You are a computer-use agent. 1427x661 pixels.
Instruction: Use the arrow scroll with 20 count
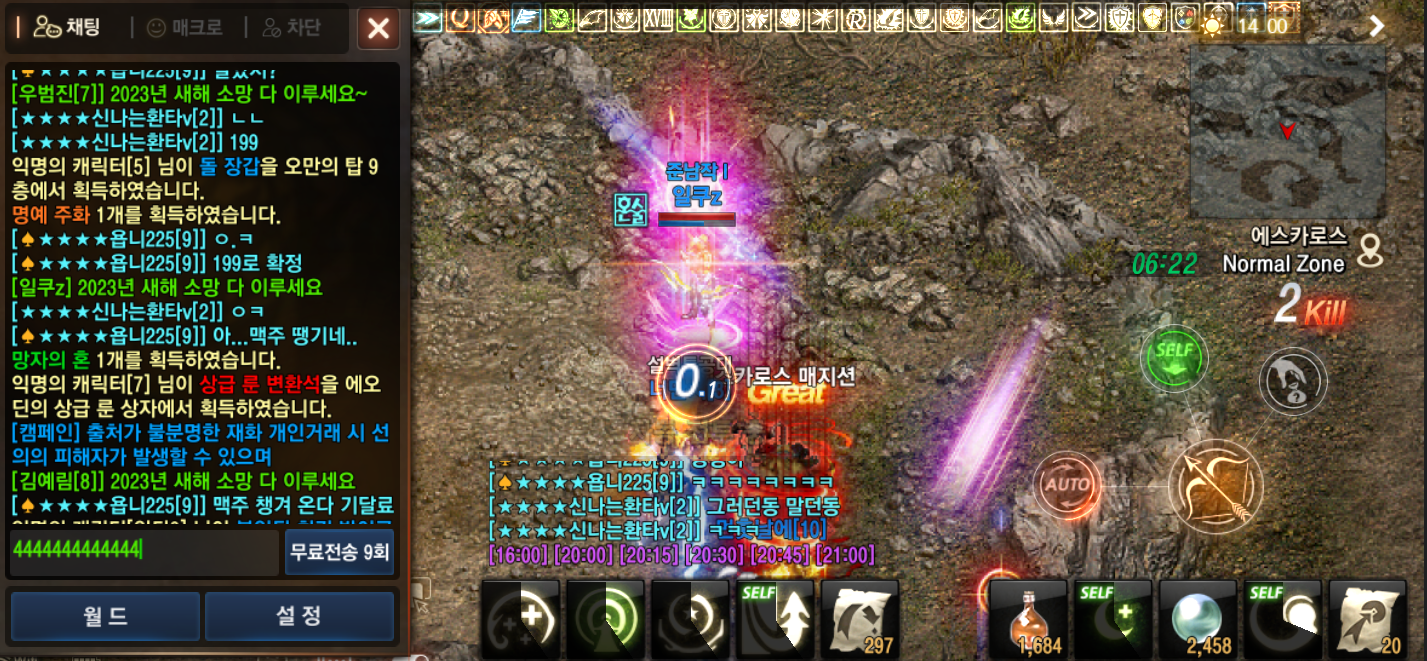(1367, 619)
